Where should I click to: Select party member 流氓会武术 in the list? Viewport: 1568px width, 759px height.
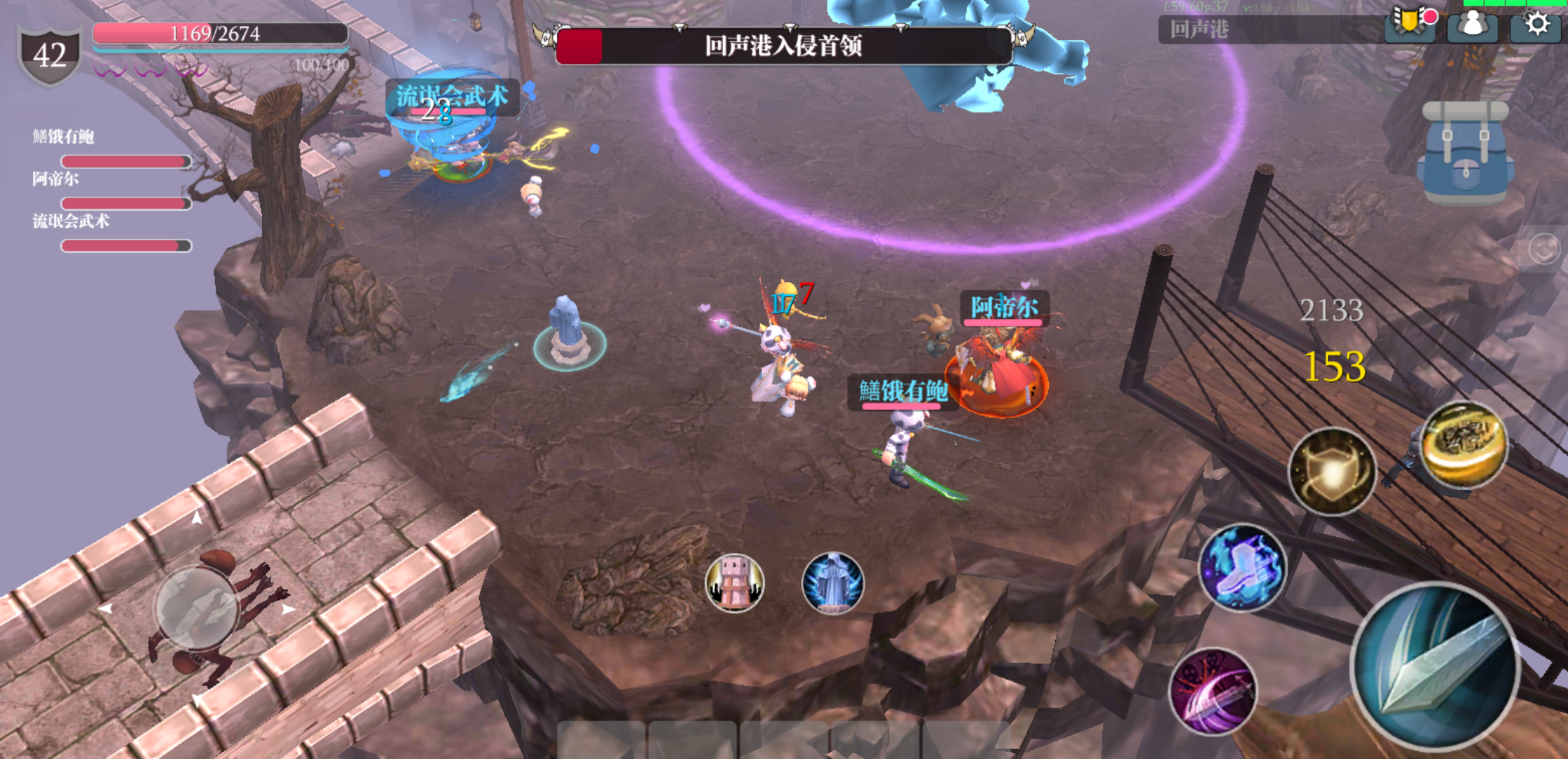(x=71, y=221)
